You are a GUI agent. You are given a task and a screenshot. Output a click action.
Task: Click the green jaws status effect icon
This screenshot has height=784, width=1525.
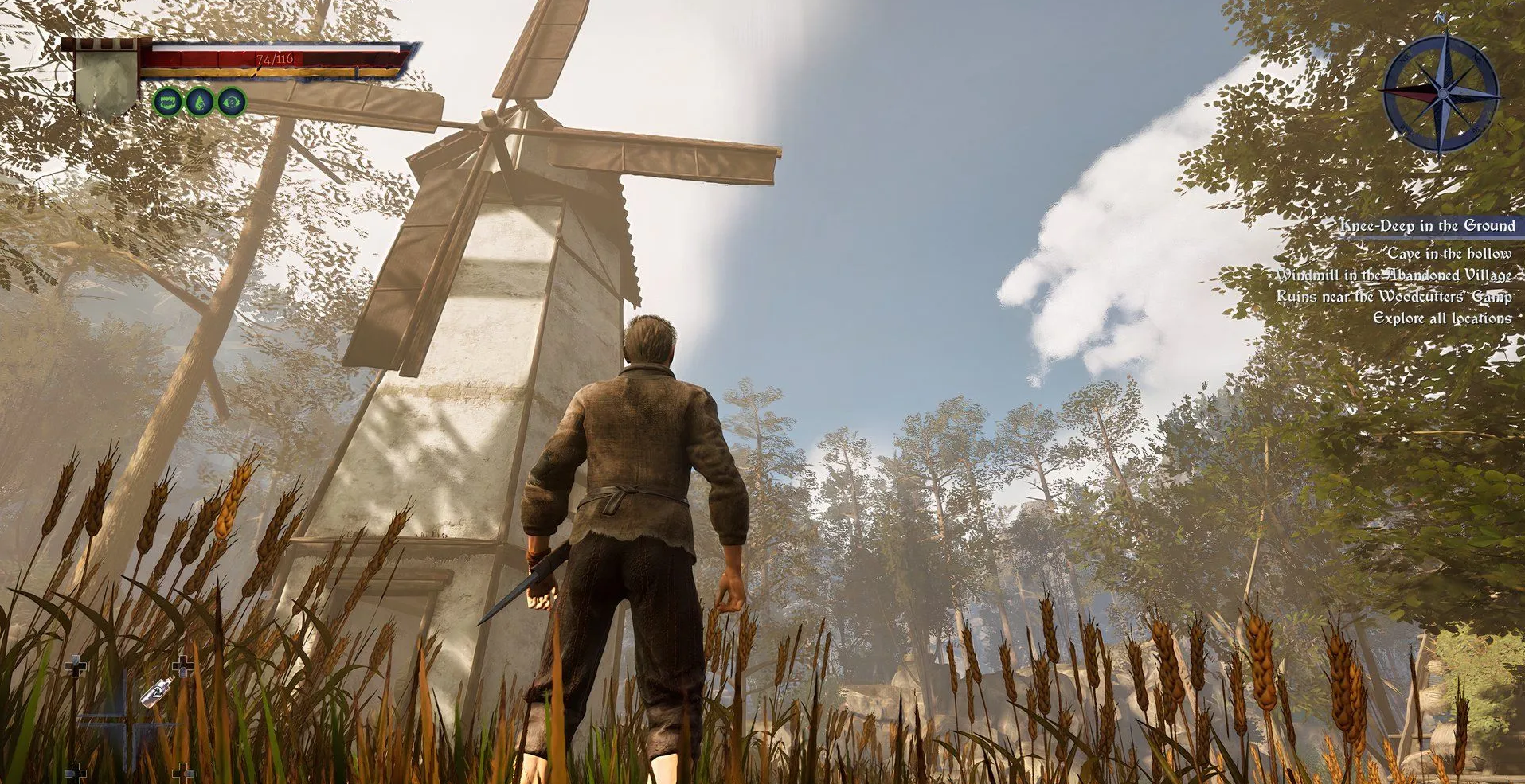[168, 102]
